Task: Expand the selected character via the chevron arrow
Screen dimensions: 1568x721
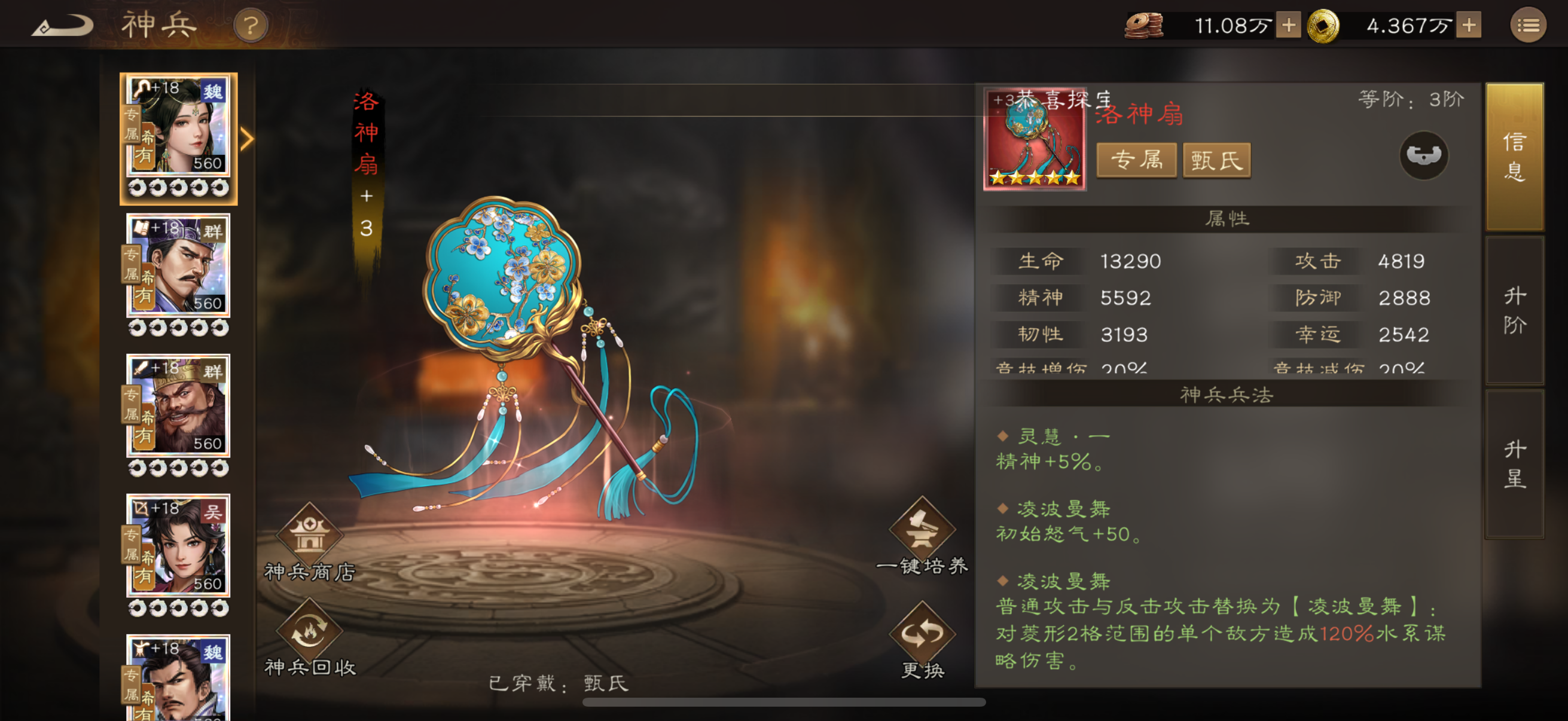Action: pyautogui.click(x=246, y=139)
